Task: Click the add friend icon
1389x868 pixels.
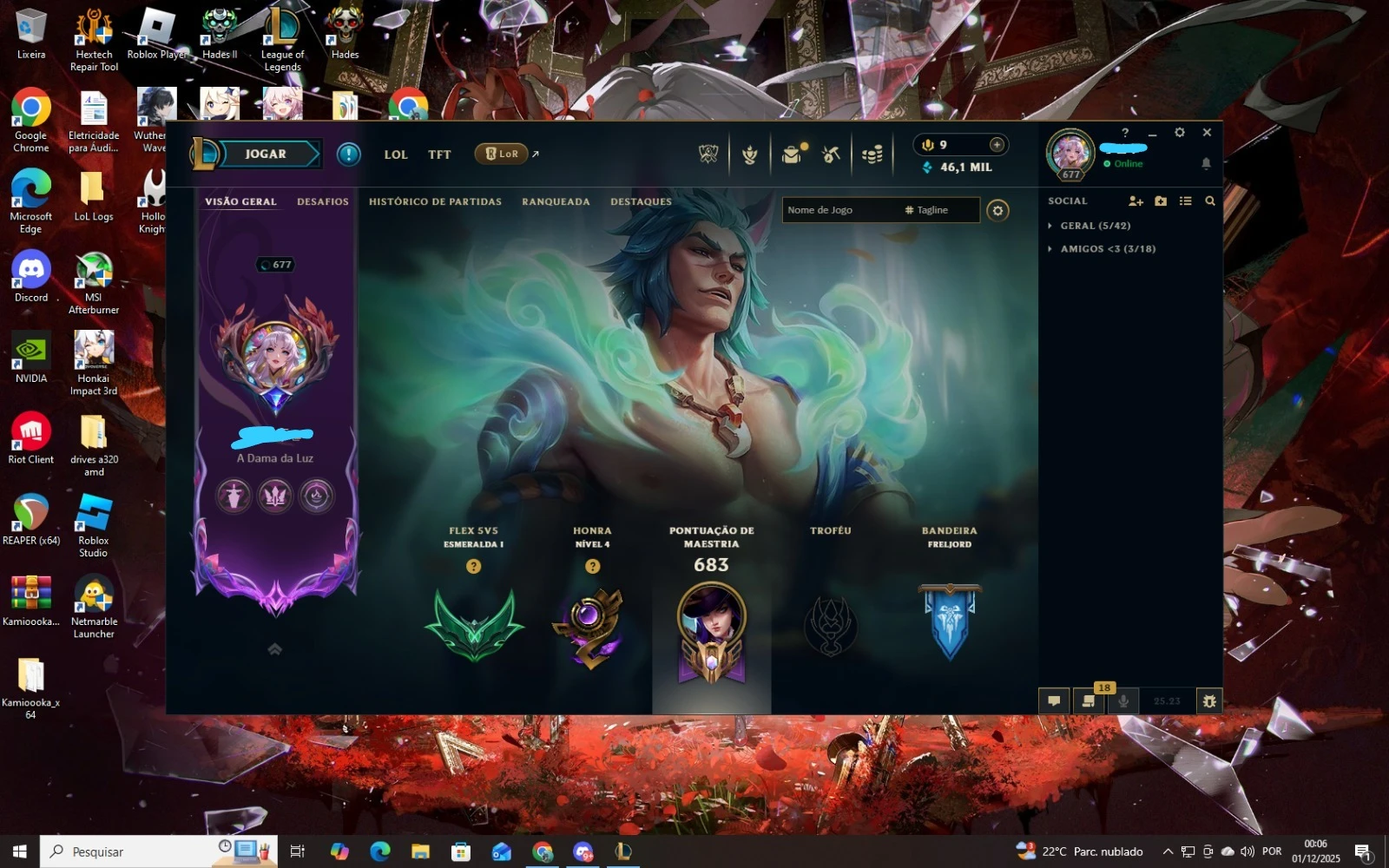Action: 1136,201
